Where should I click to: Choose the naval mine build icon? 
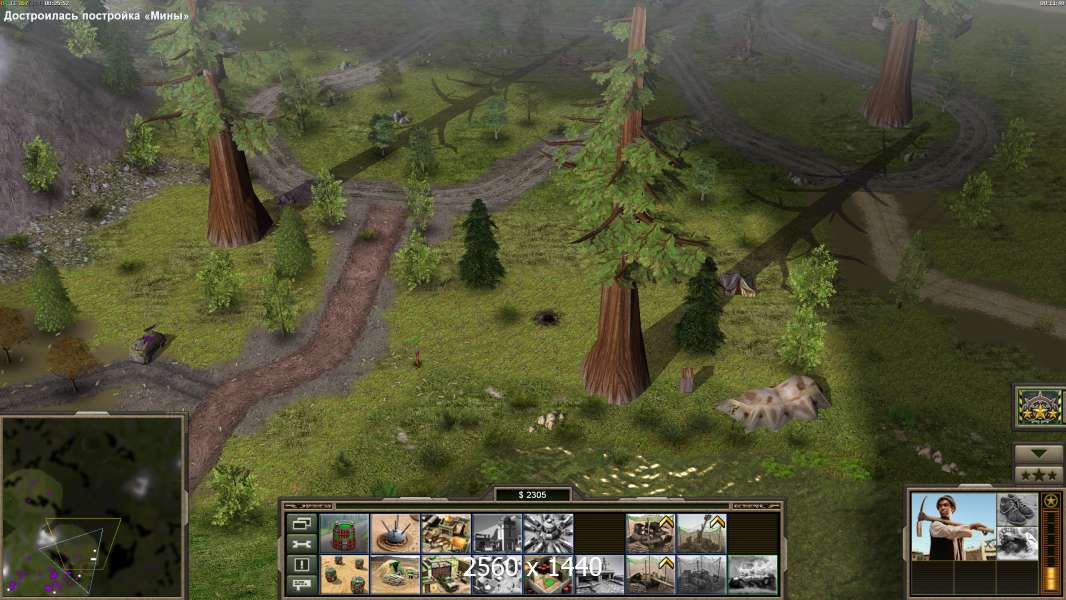[x=395, y=533]
